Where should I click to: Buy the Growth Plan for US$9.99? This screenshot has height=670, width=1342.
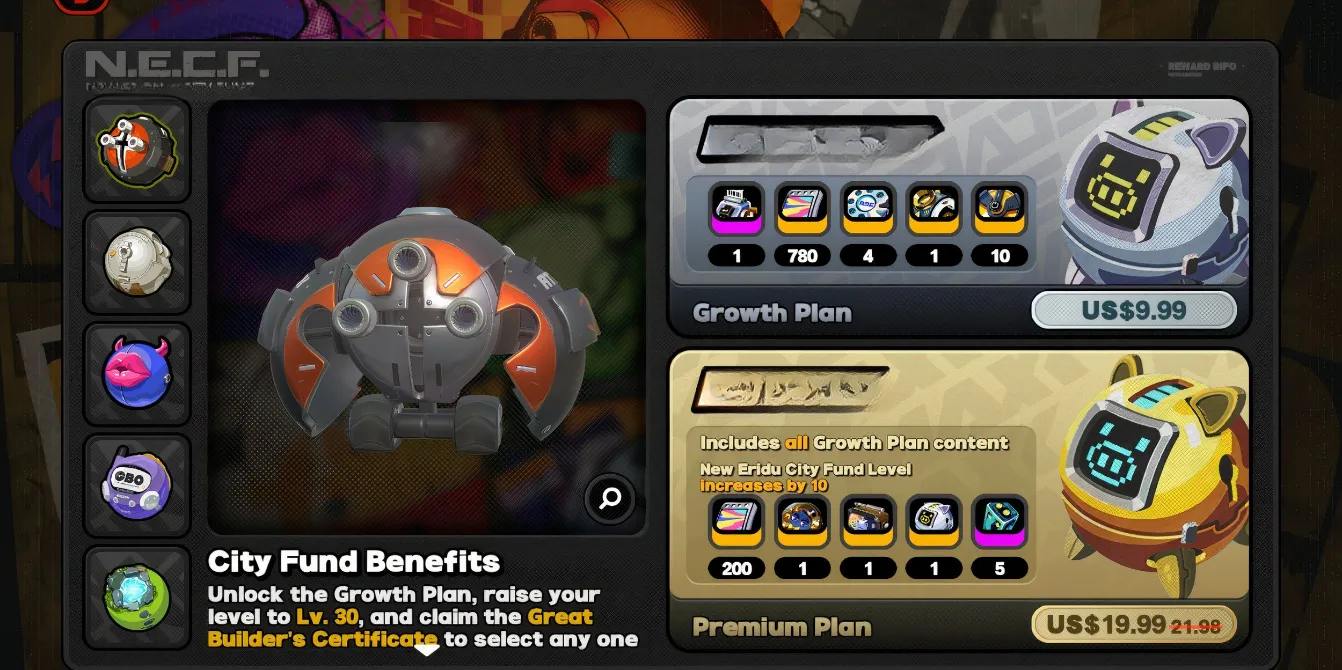[x=1134, y=310]
